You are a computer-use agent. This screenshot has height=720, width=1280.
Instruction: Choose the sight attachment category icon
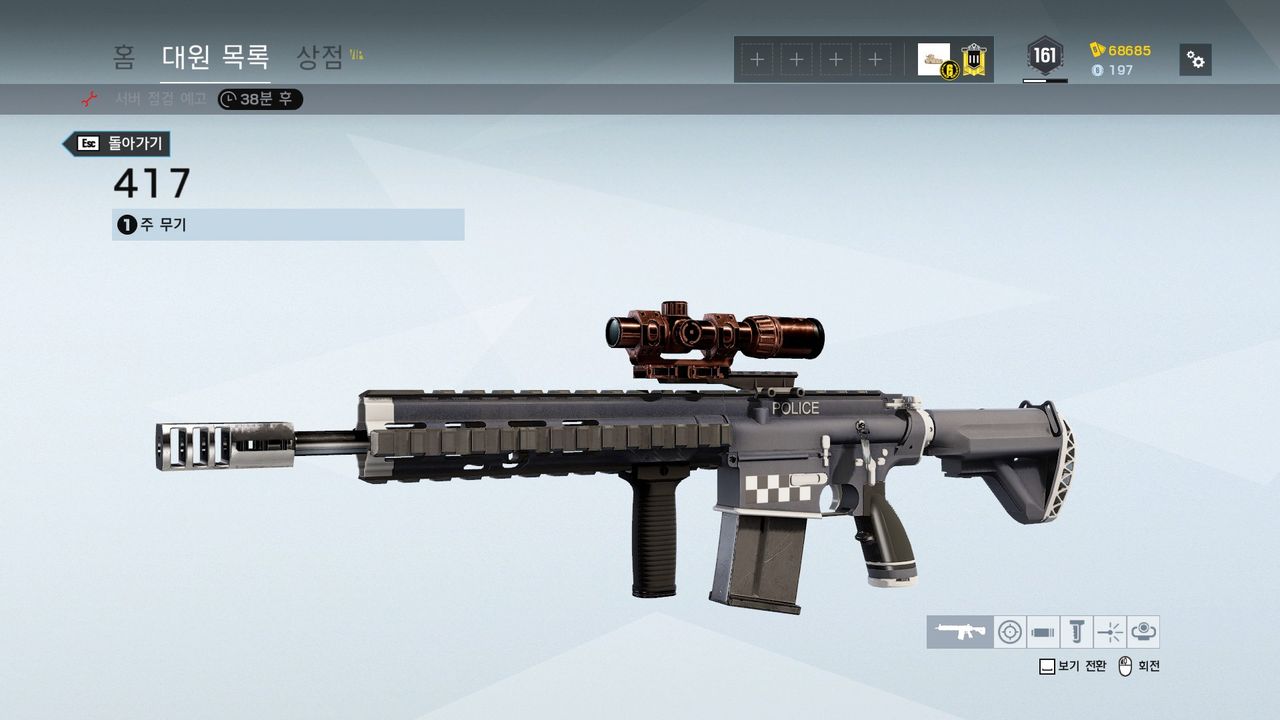coord(1010,632)
